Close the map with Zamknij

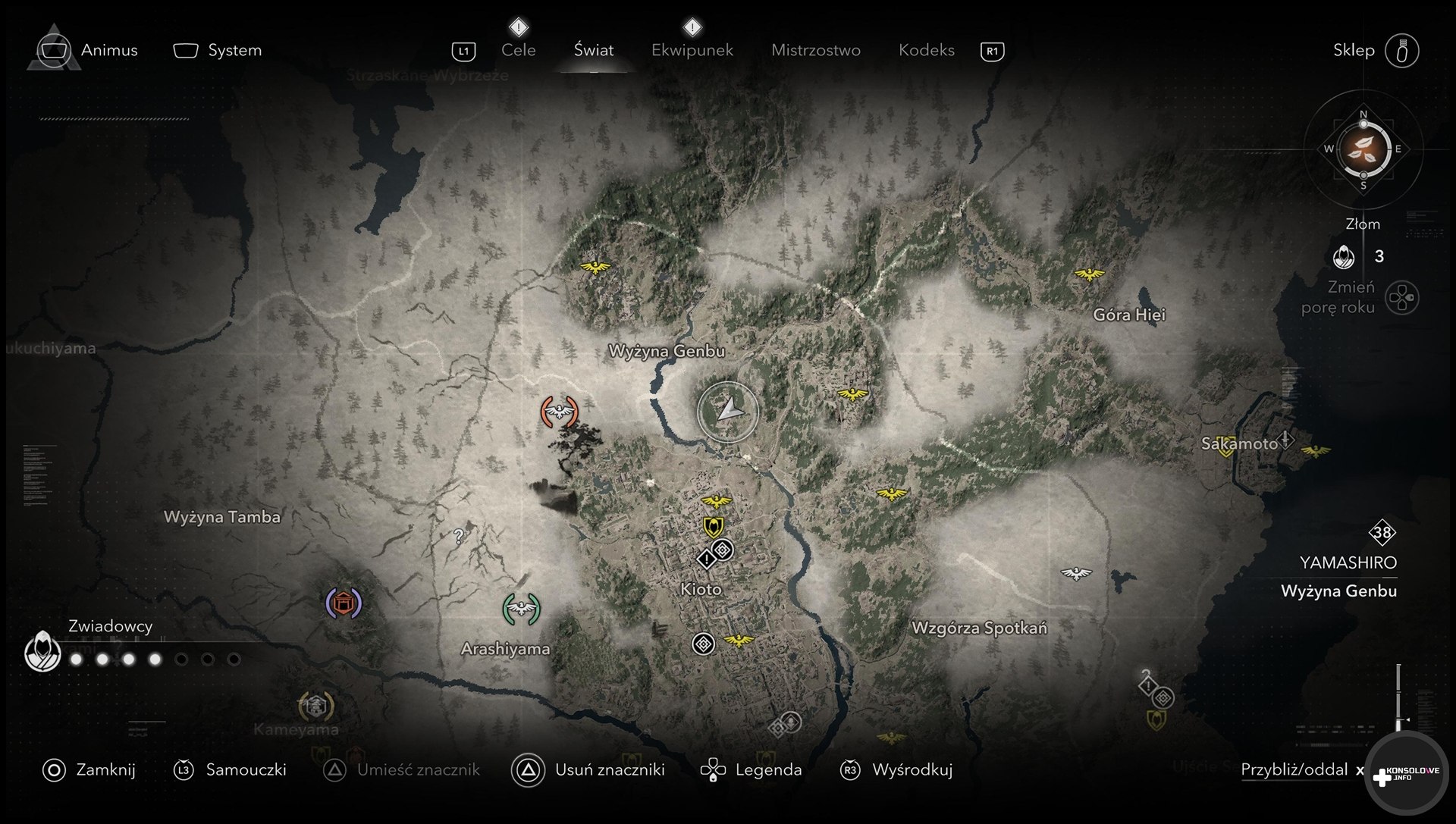click(x=89, y=770)
